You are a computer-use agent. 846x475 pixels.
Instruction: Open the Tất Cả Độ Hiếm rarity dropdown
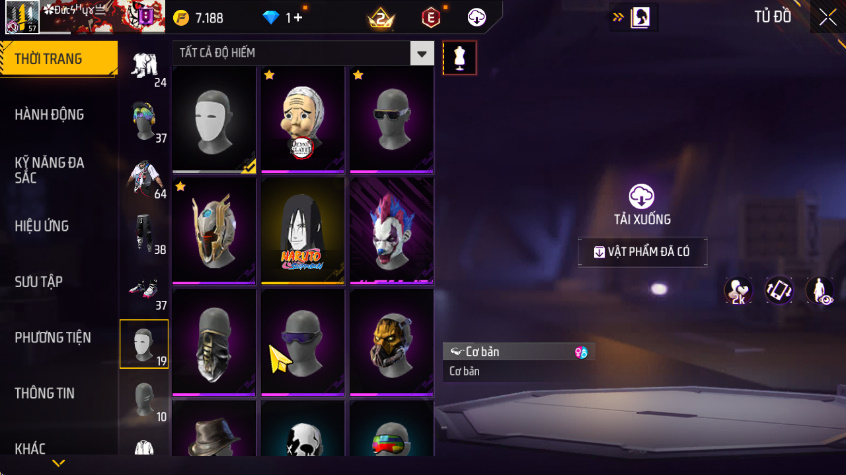point(422,53)
